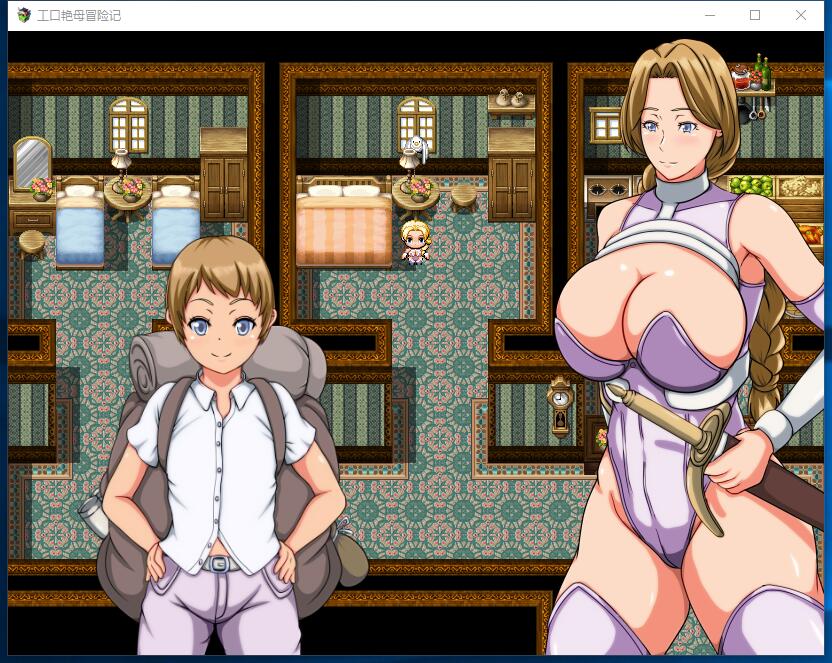Close the game window
This screenshot has height=663, width=832.
(801, 15)
